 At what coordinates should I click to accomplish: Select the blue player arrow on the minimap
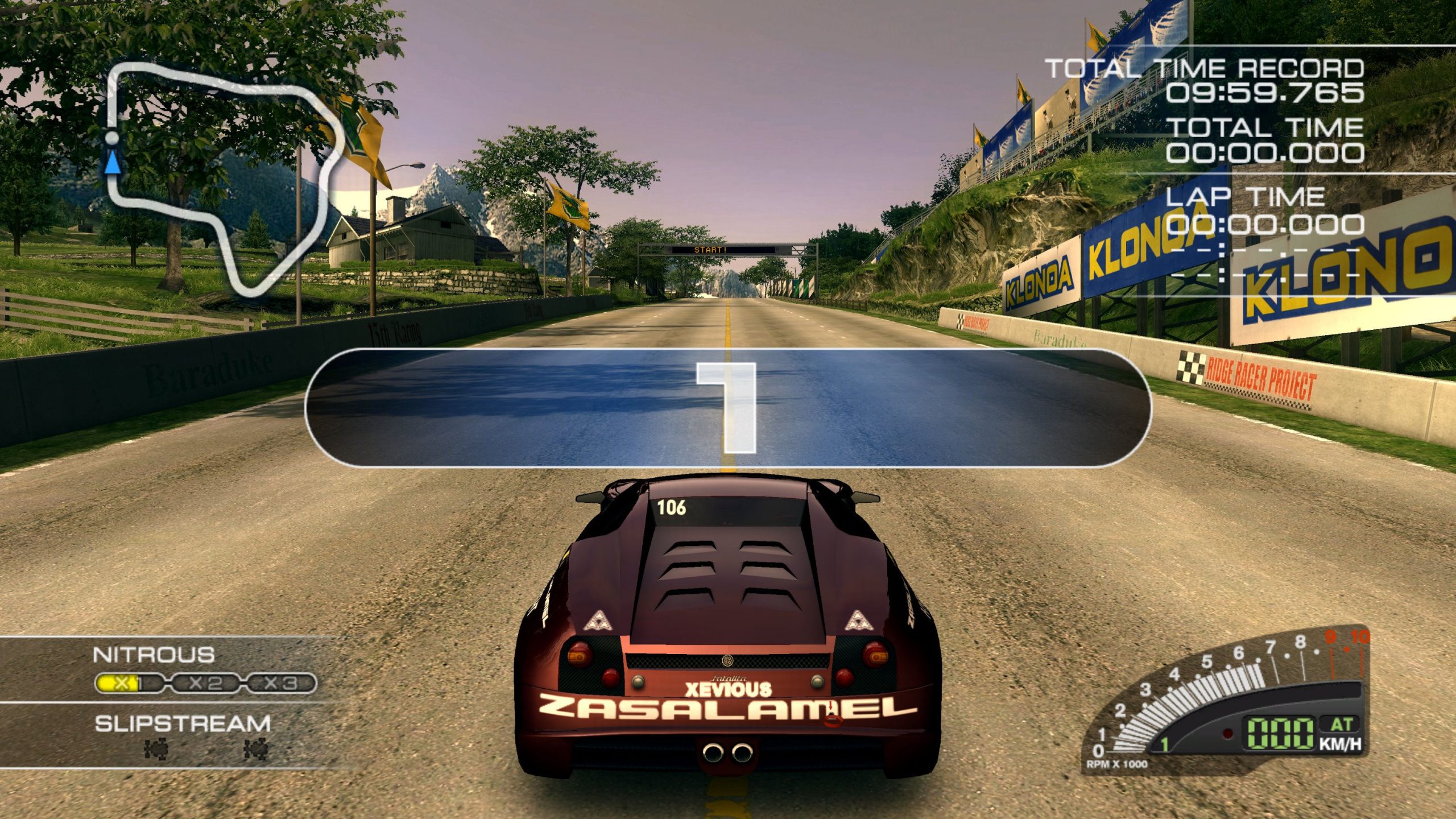click(x=113, y=162)
